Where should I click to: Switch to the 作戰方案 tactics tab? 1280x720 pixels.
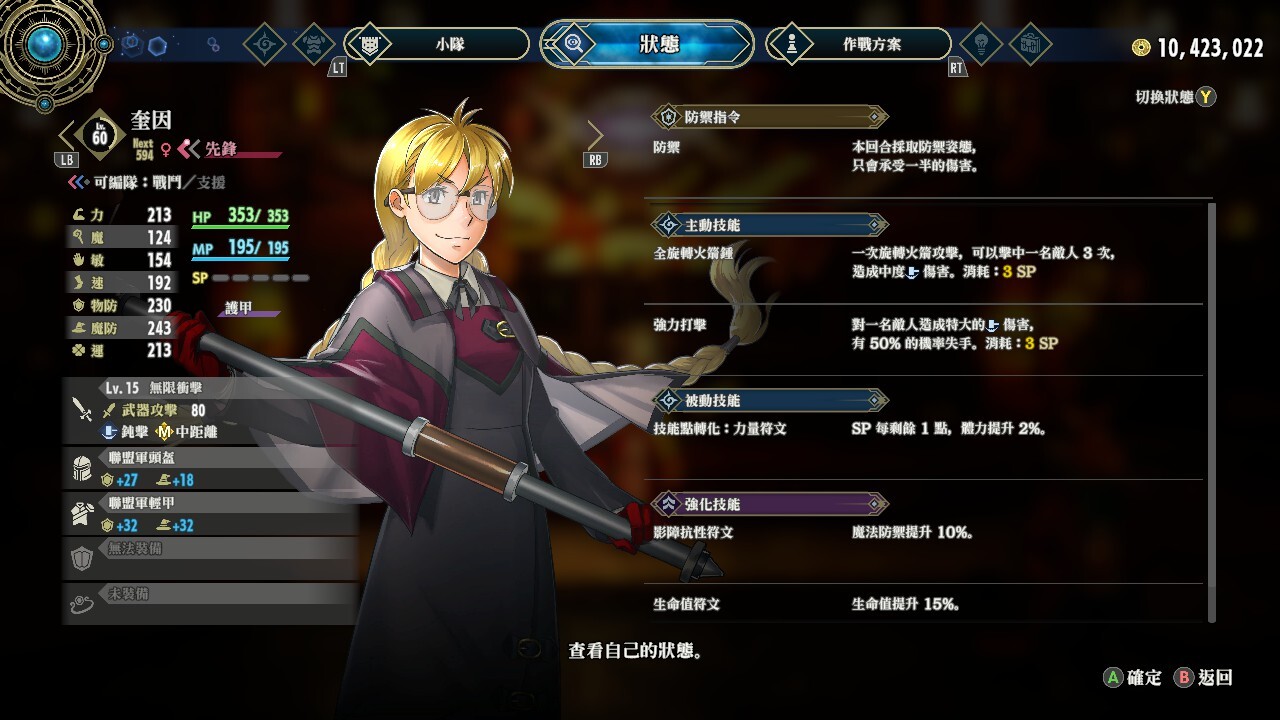(858, 44)
